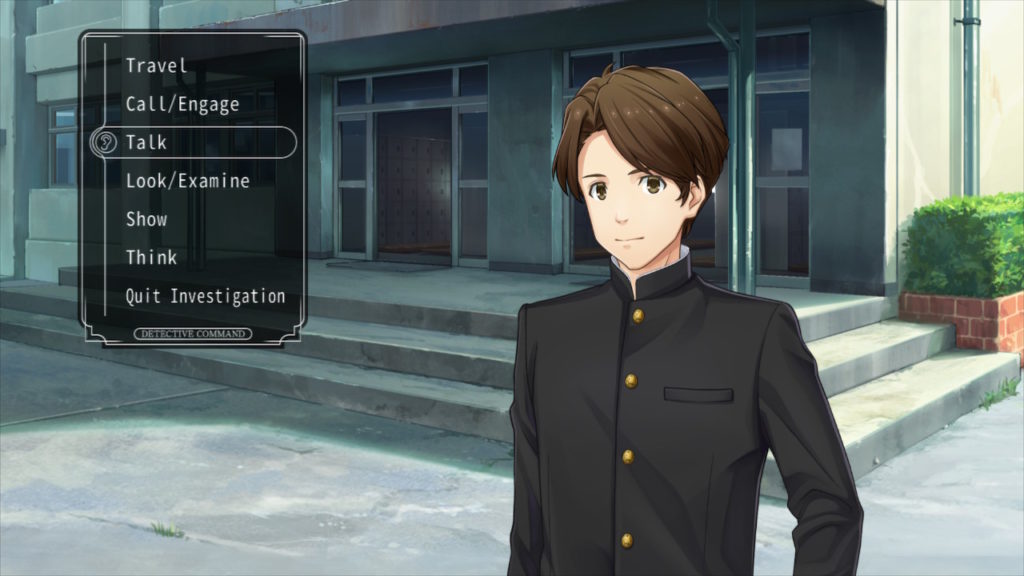Select the Travel command
This screenshot has width=1024, height=576.
tap(156, 66)
